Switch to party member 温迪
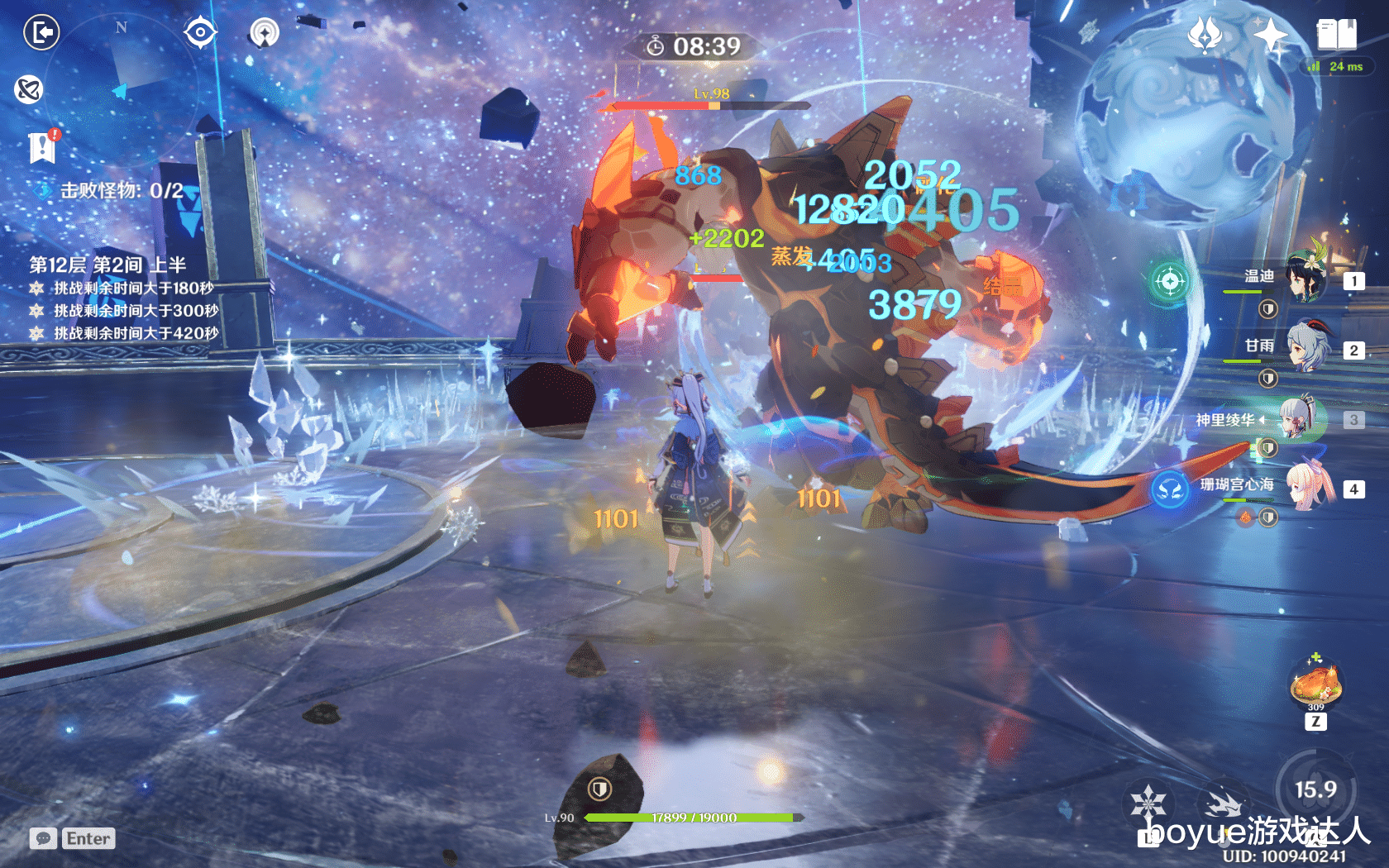This screenshot has width=1389, height=868. pos(1306,279)
